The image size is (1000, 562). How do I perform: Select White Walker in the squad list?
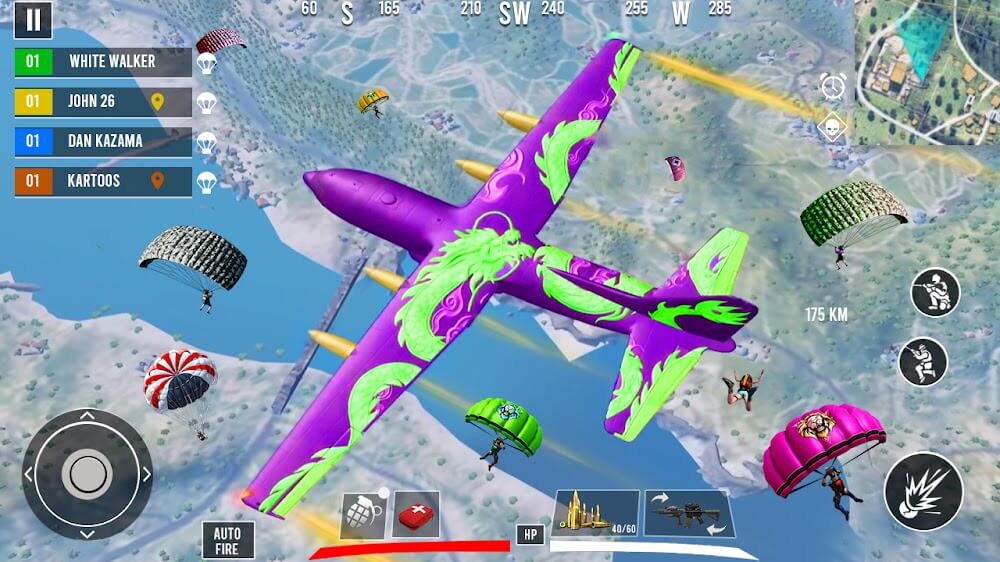pyautogui.click(x=103, y=62)
